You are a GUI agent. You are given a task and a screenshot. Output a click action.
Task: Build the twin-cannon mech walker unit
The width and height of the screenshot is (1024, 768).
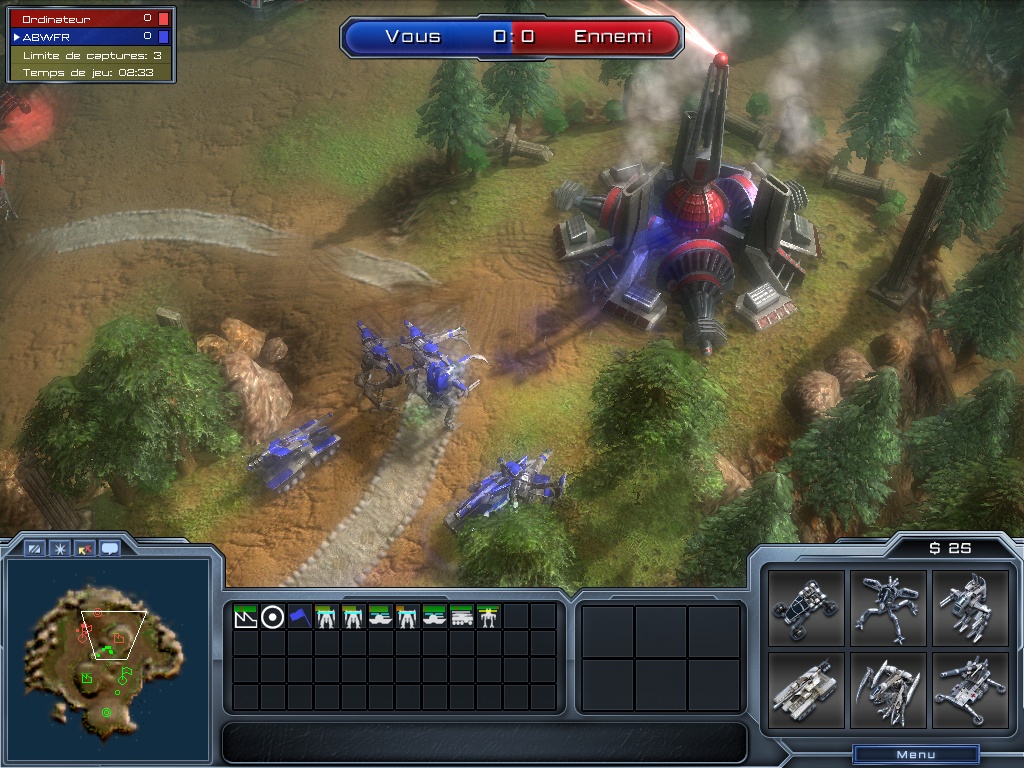970,608
